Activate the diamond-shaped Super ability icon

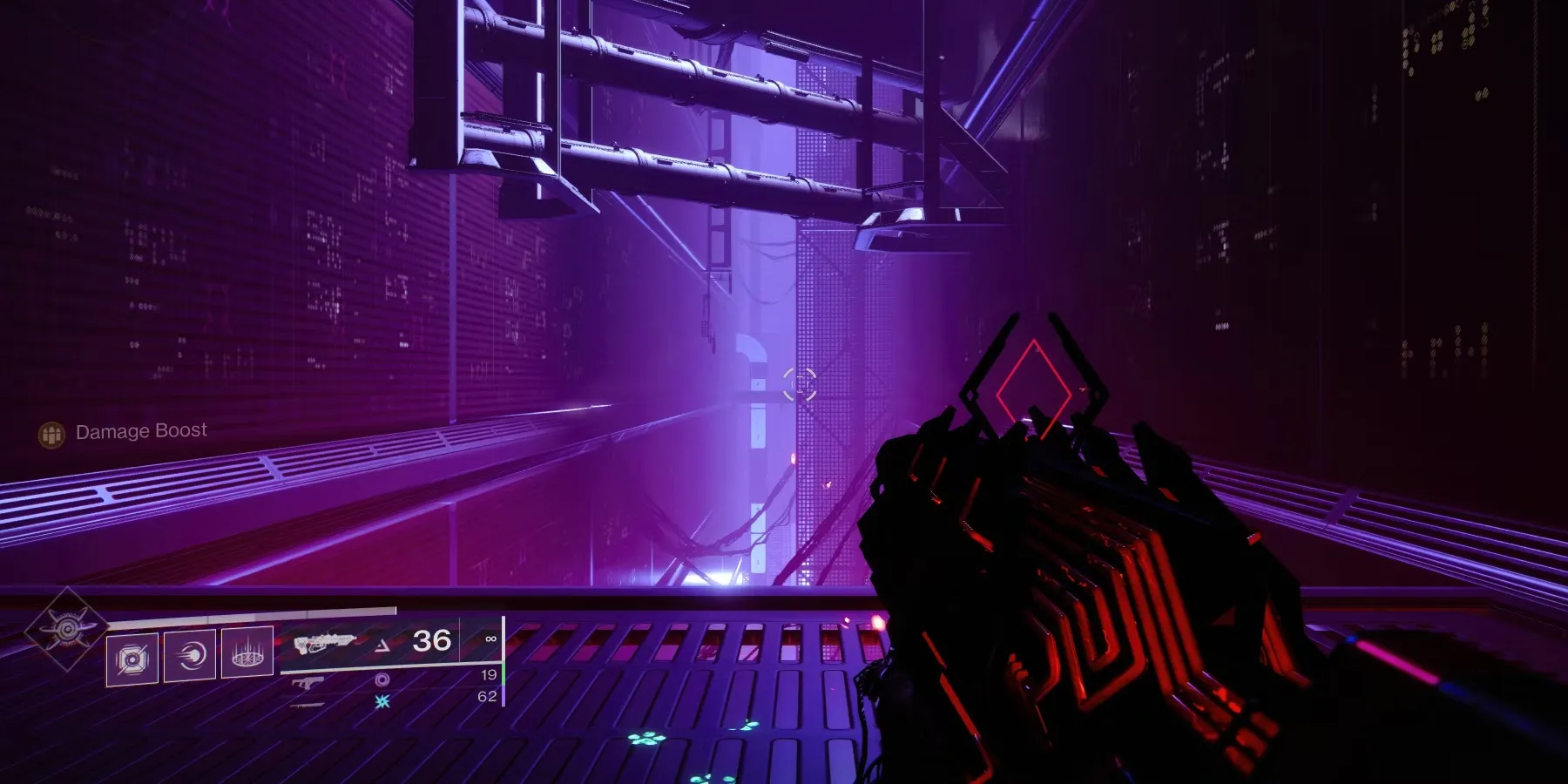(66, 627)
